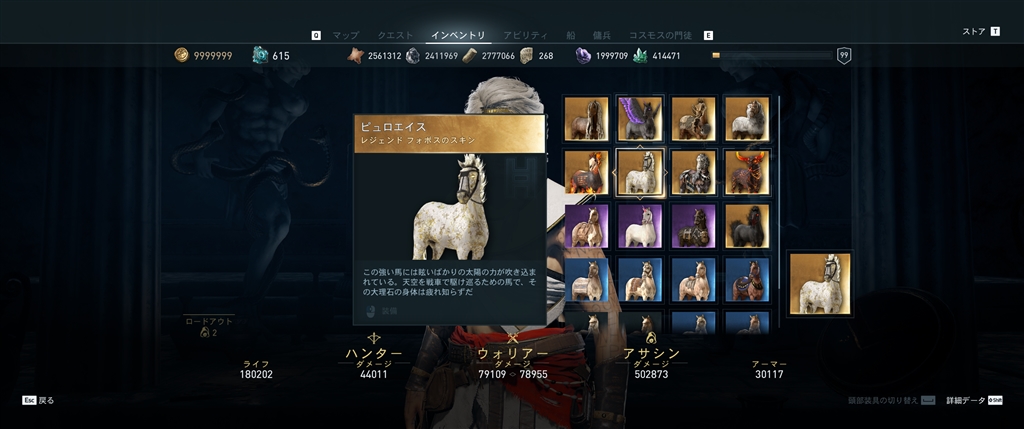This screenshot has height=429, width=1024.
Task: Select the white unicorn skin on purple
Action: [x=640, y=226]
